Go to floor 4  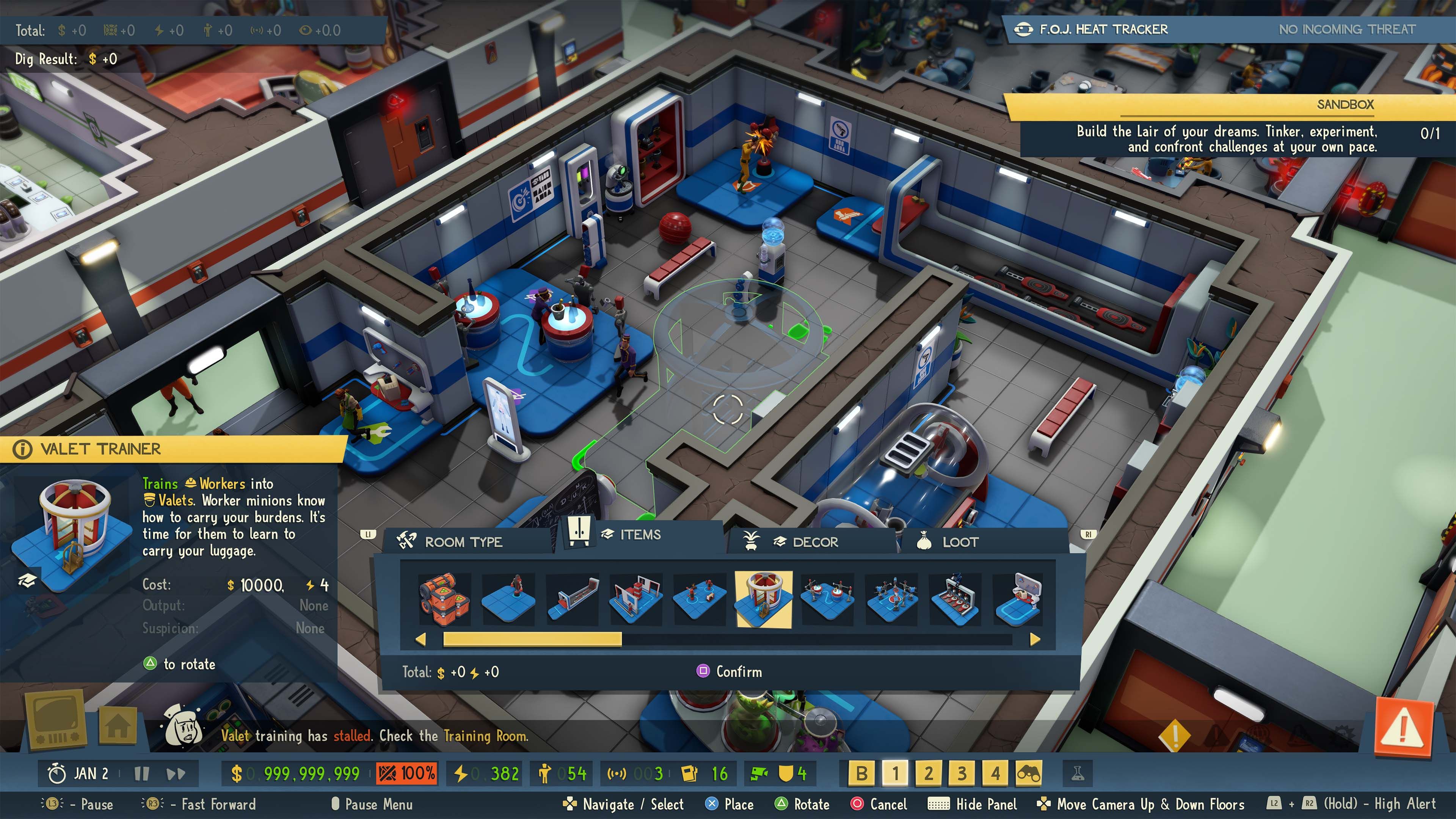995,773
